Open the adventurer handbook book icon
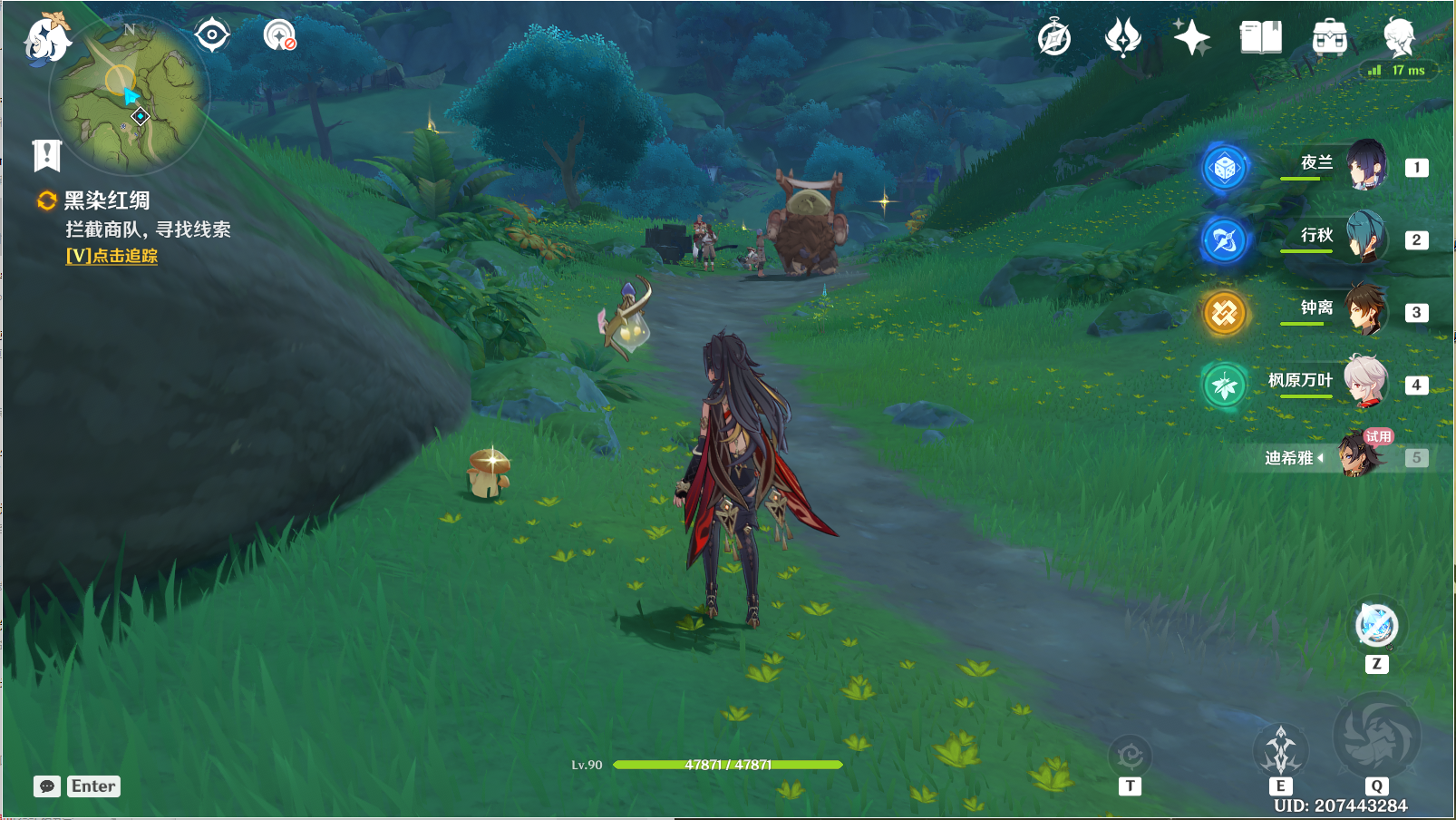This screenshot has height=820, width=1456. 1260,38
